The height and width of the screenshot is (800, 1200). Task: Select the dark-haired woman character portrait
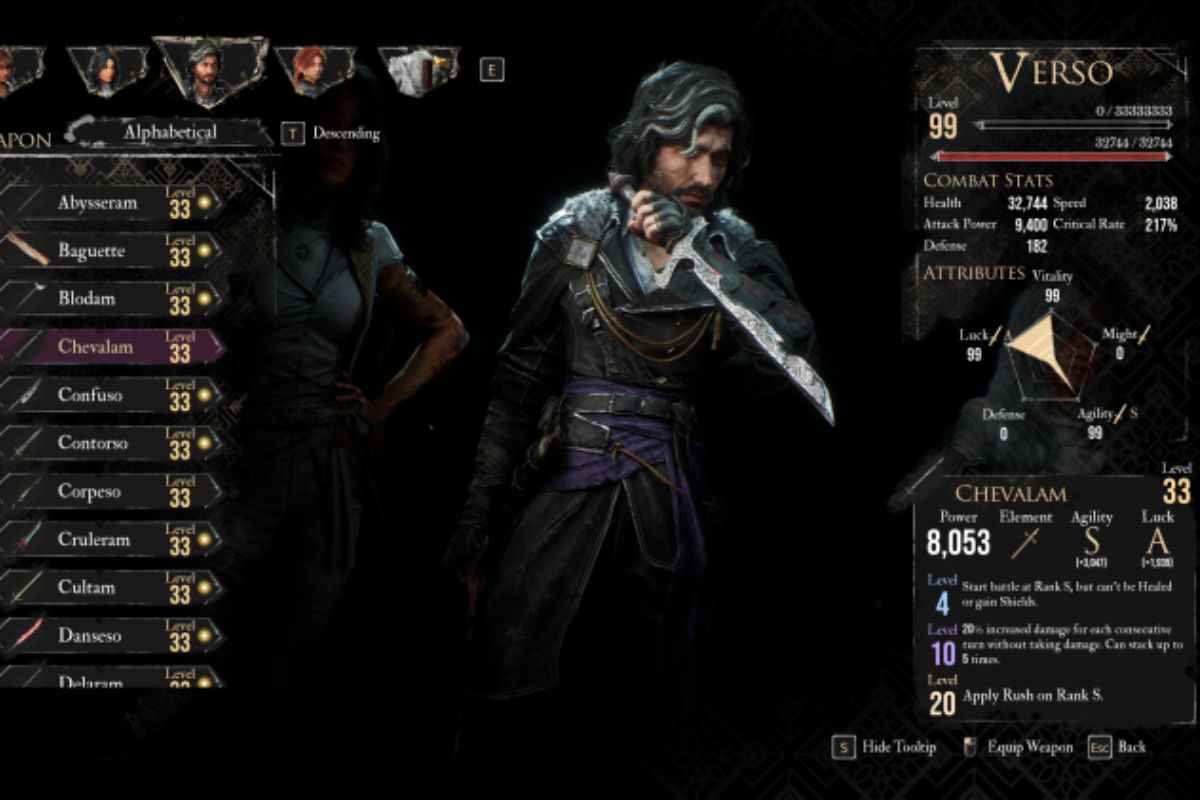coord(107,70)
